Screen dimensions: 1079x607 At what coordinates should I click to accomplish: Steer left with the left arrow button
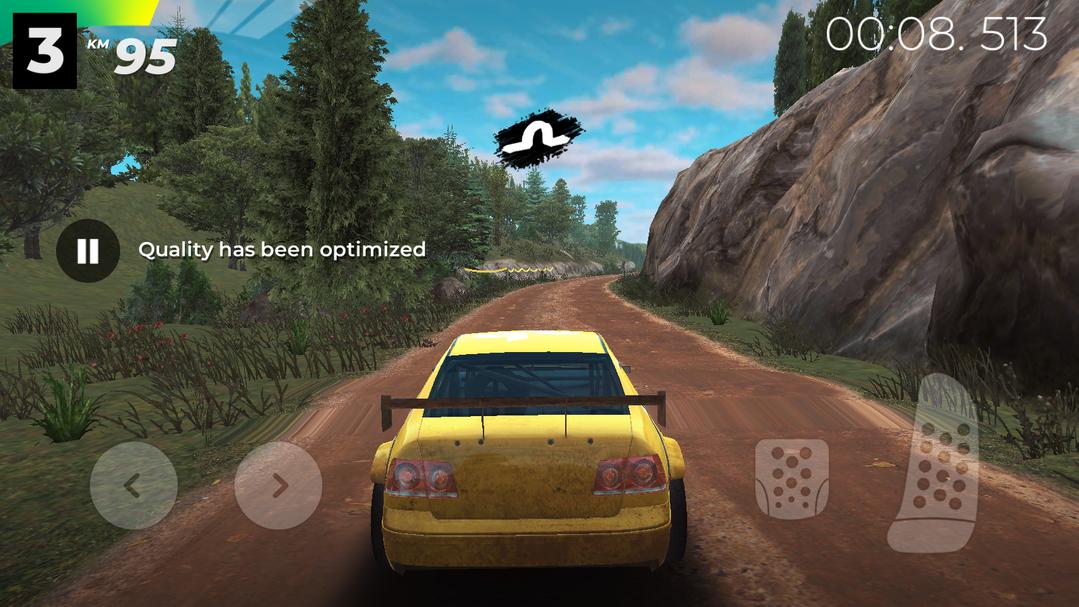(x=133, y=486)
